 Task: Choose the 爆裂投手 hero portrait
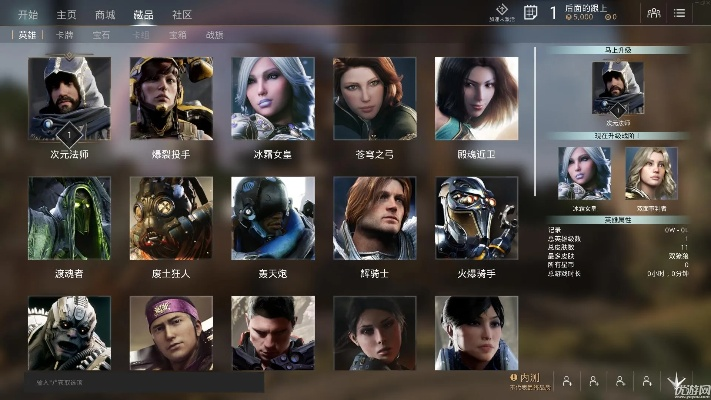(171, 98)
